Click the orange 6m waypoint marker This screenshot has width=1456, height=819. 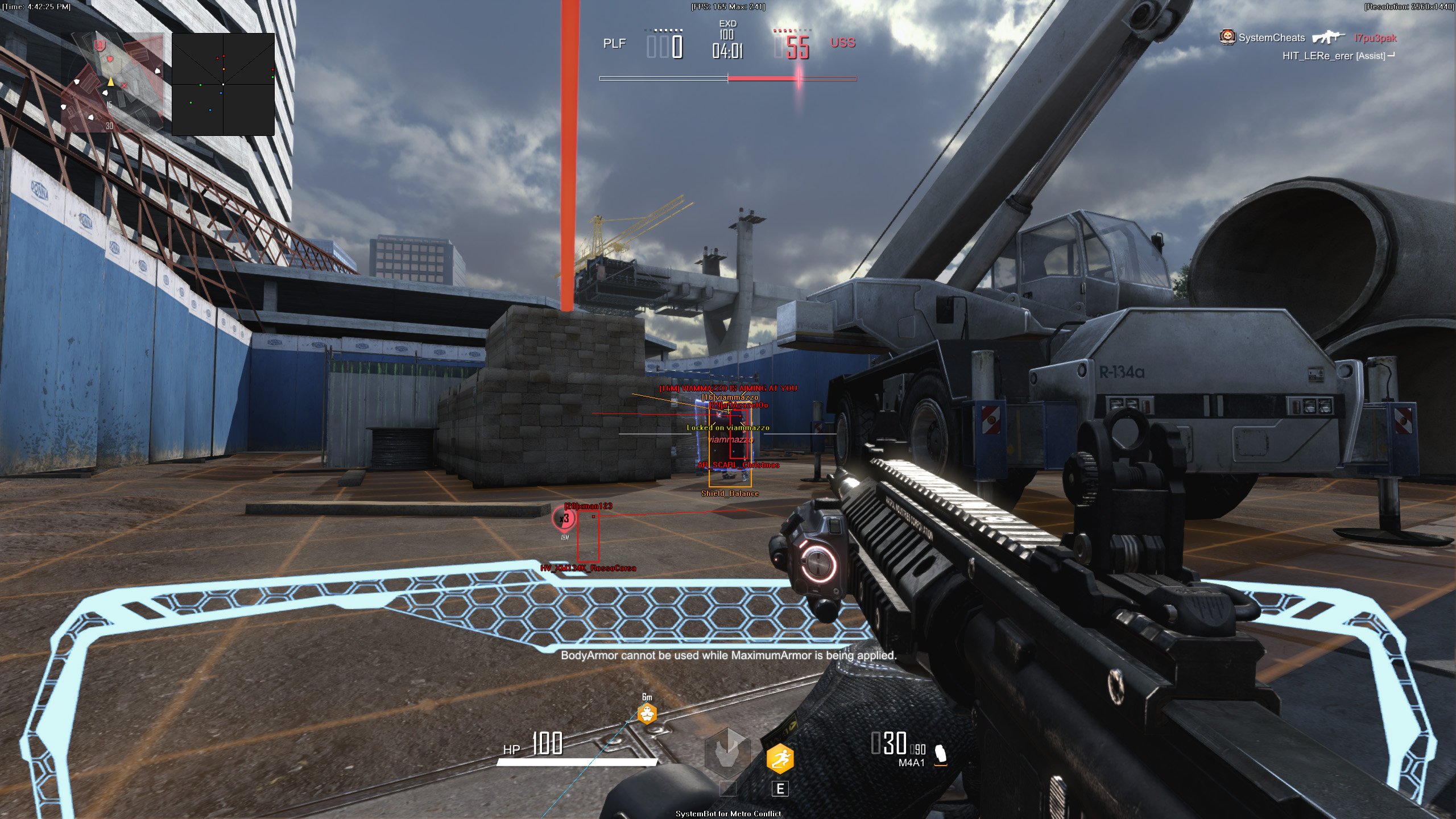tap(647, 713)
